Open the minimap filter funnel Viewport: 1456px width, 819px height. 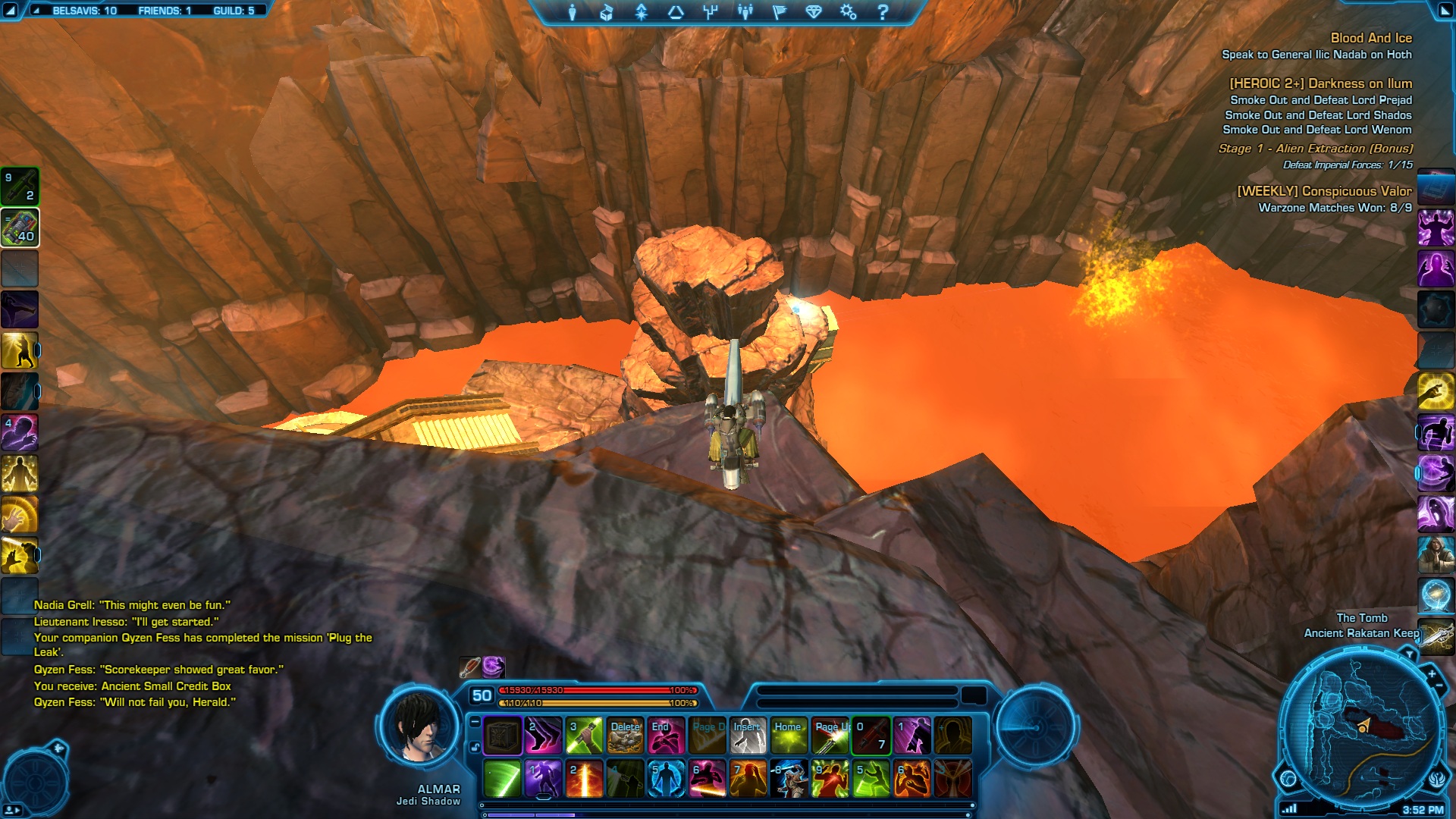click(x=1409, y=654)
